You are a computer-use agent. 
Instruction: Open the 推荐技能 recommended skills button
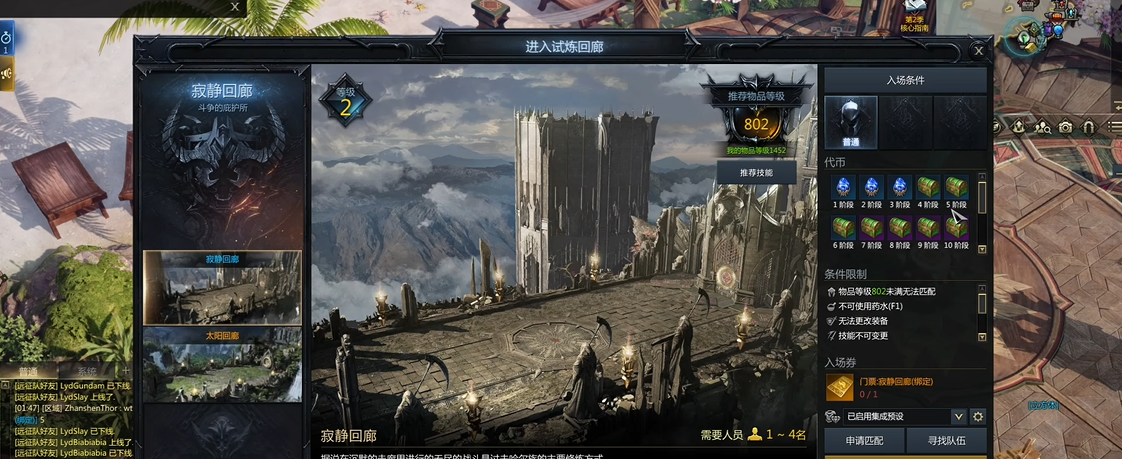click(x=755, y=172)
